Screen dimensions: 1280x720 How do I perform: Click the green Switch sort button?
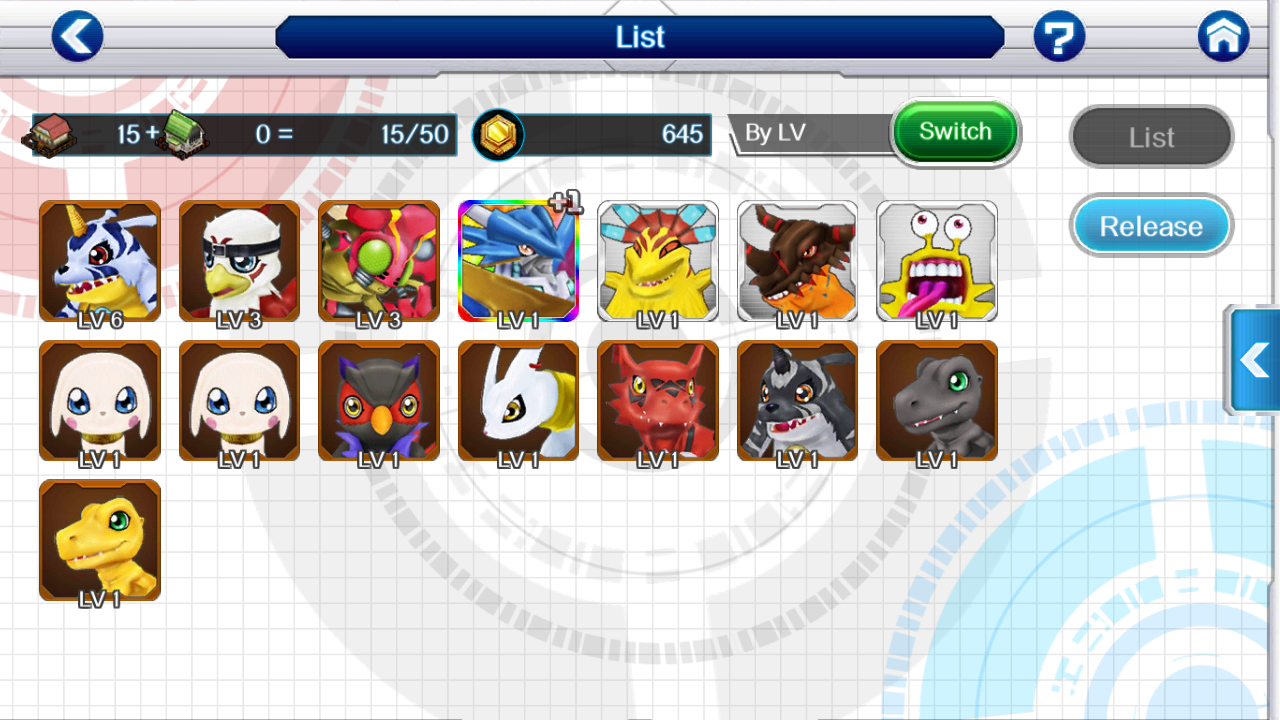pyautogui.click(x=955, y=132)
